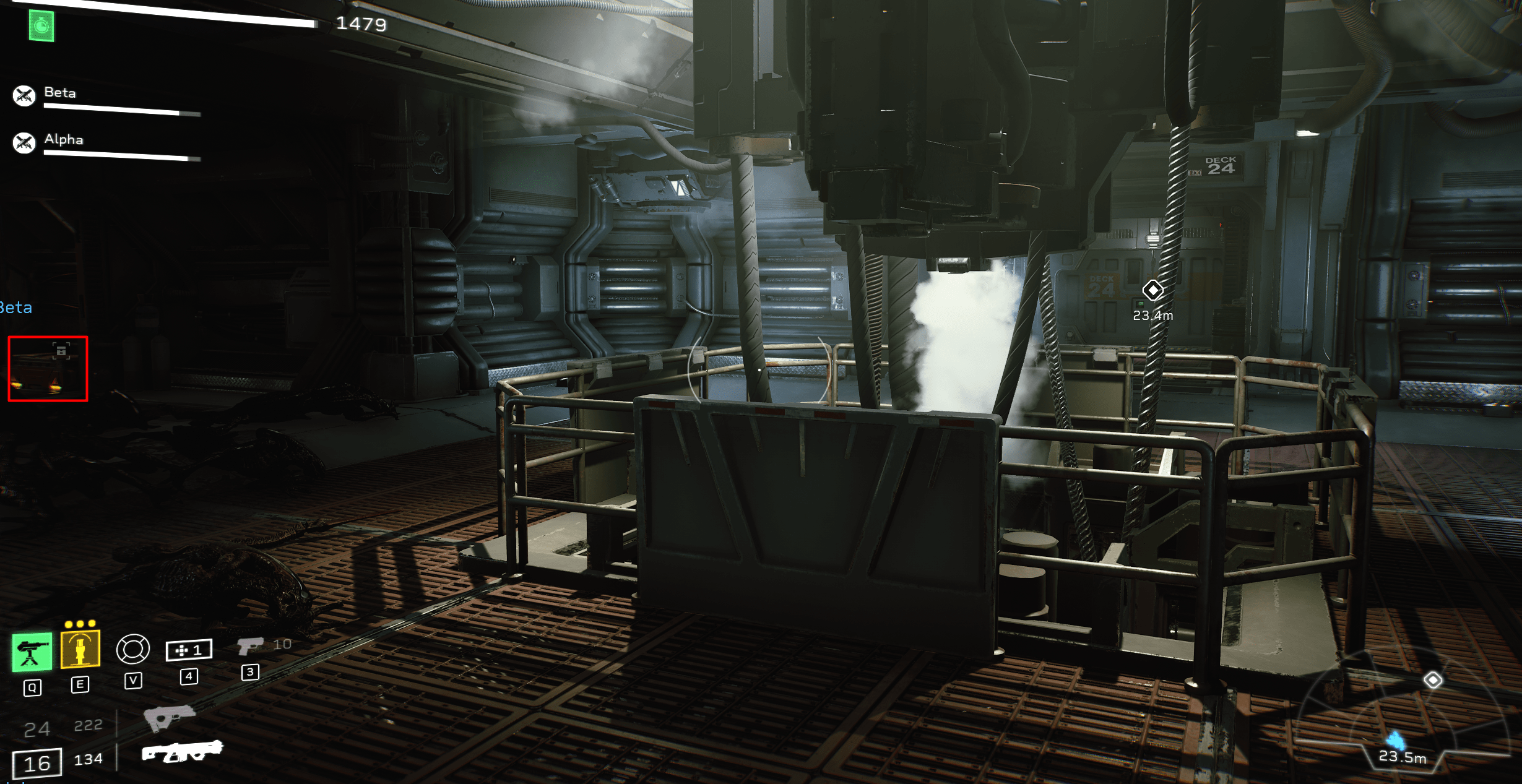This screenshot has height=784, width=1522.
Task: Click the revive lifebuoy icon
Action: pos(133,649)
